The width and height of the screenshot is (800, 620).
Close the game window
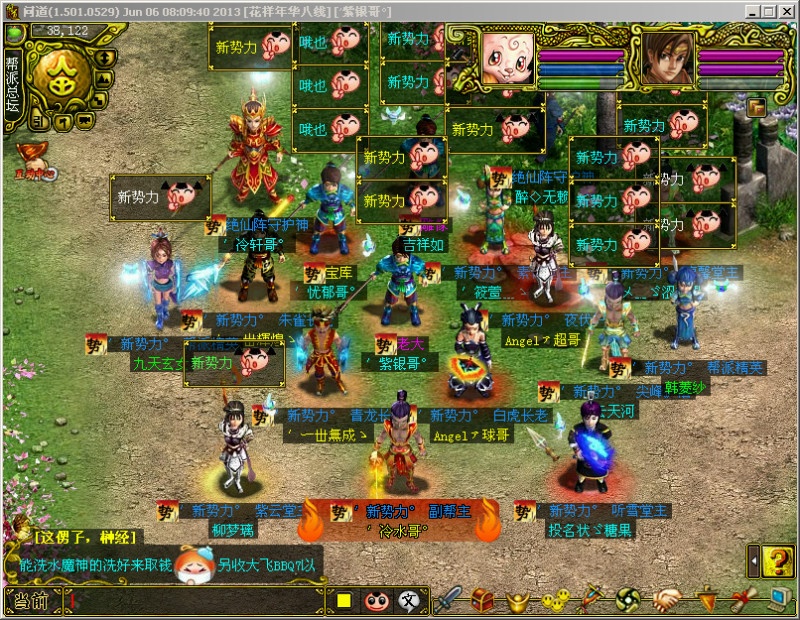(787, 10)
